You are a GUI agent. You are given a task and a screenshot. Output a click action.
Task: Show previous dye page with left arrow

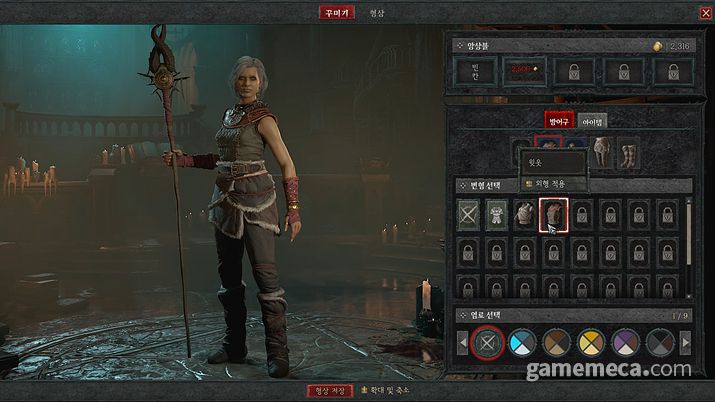(x=461, y=342)
